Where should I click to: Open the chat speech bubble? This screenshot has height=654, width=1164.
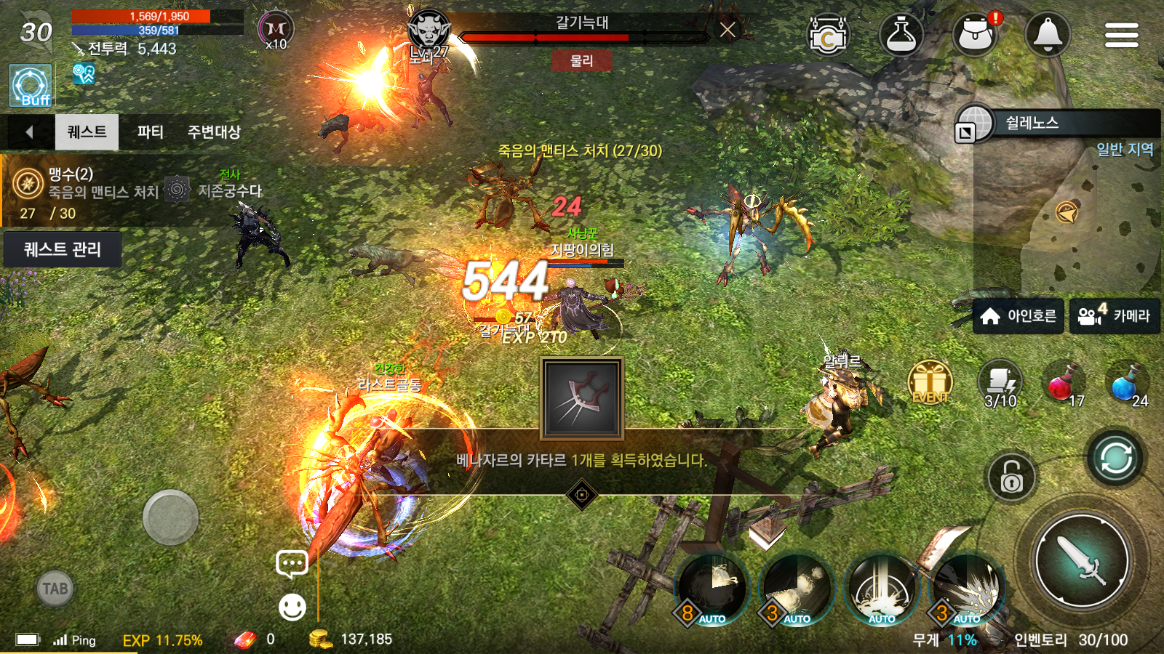point(292,564)
